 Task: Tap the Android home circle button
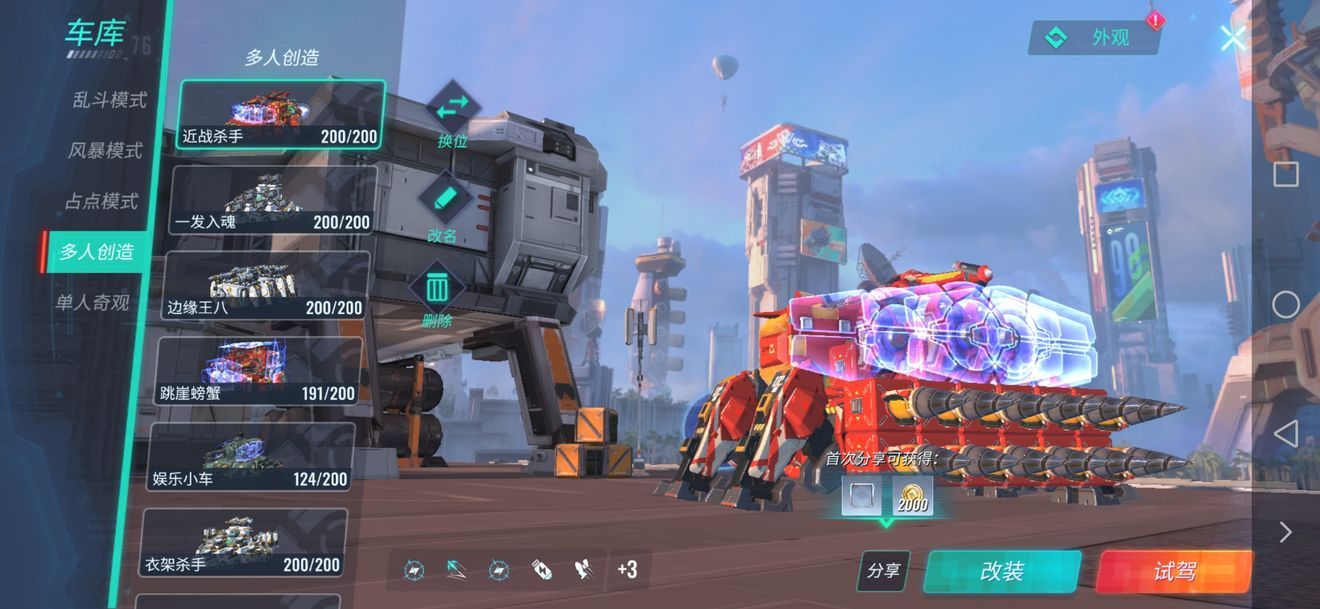click(1286, 304)
